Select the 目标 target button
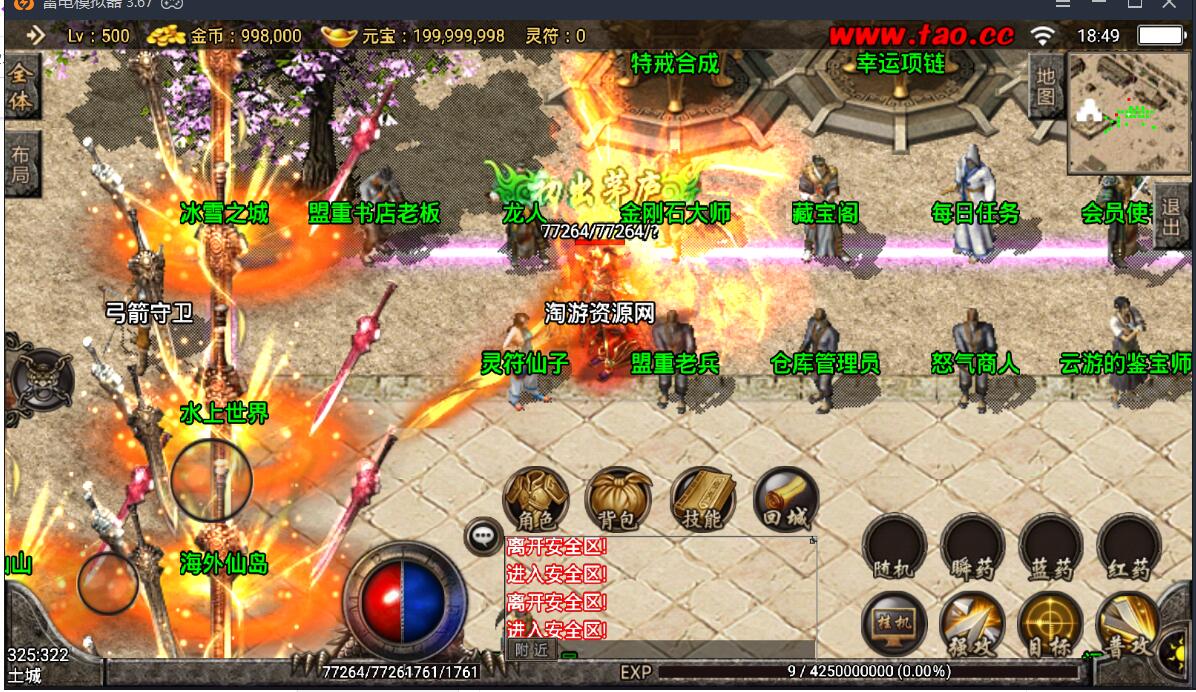 coord(1050,624)
